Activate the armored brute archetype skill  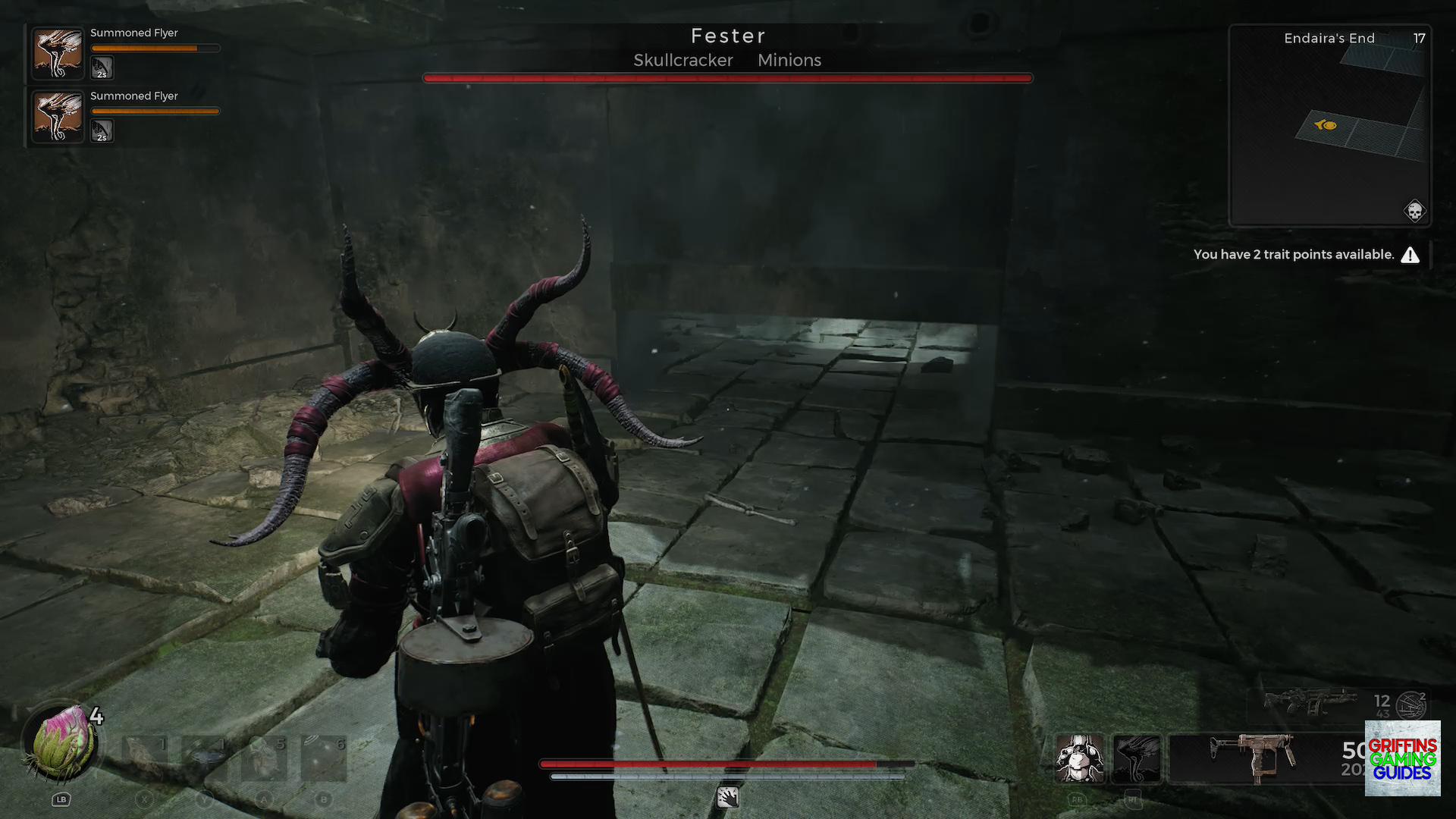[1080, 758]
